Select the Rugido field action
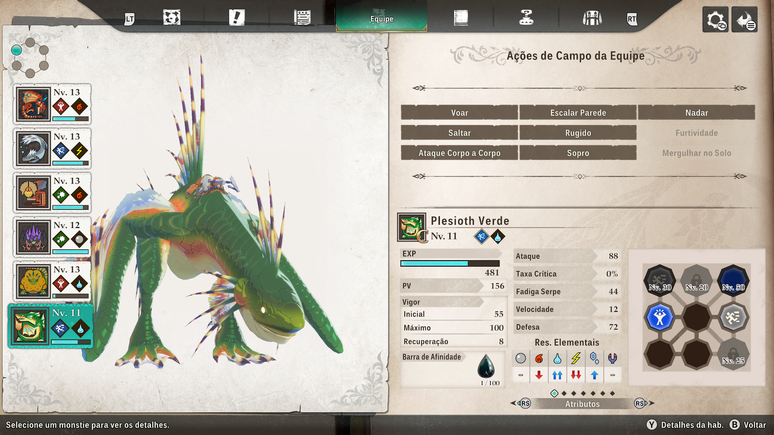 pos(578,133)
